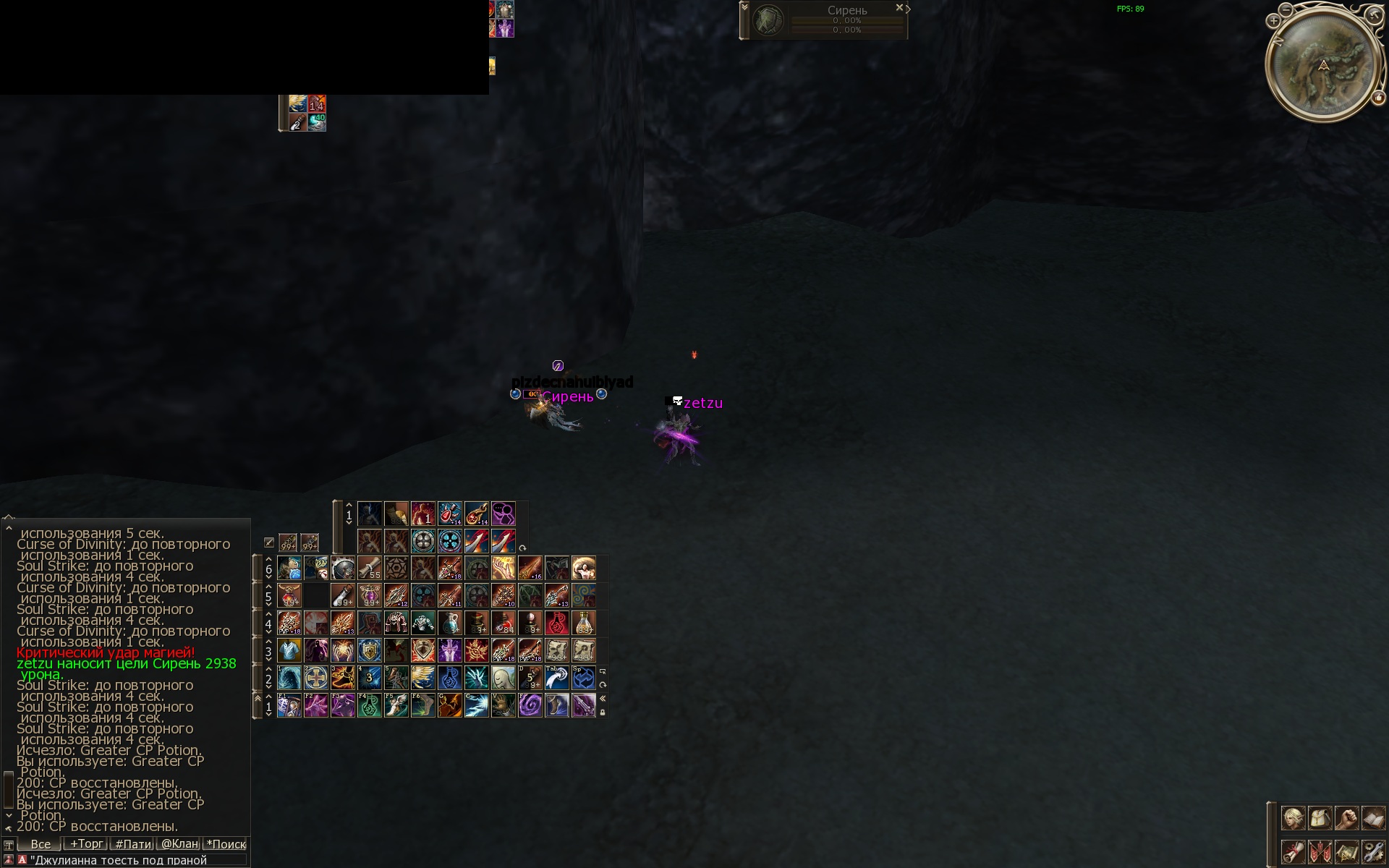Switch chat to the Все tab
This screenshot has height=868, width=1389.
point(41,844)
